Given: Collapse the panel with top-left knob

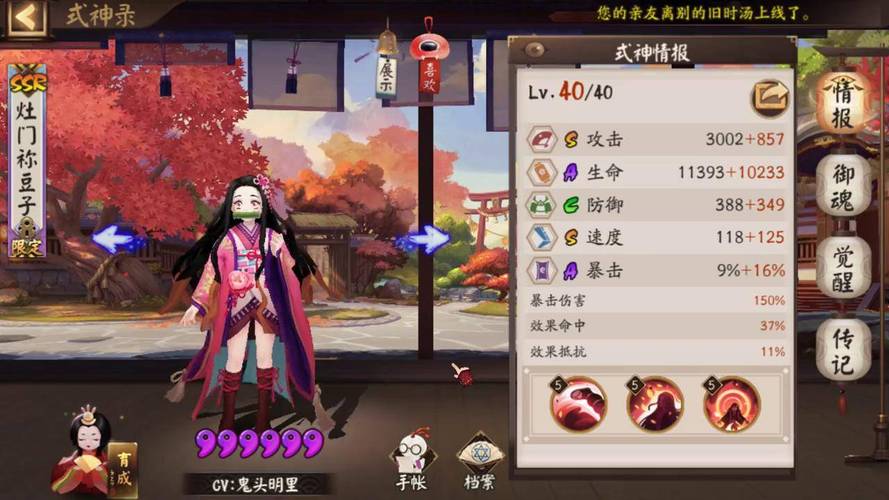Looking at the screenshot, I should point(534,50).
